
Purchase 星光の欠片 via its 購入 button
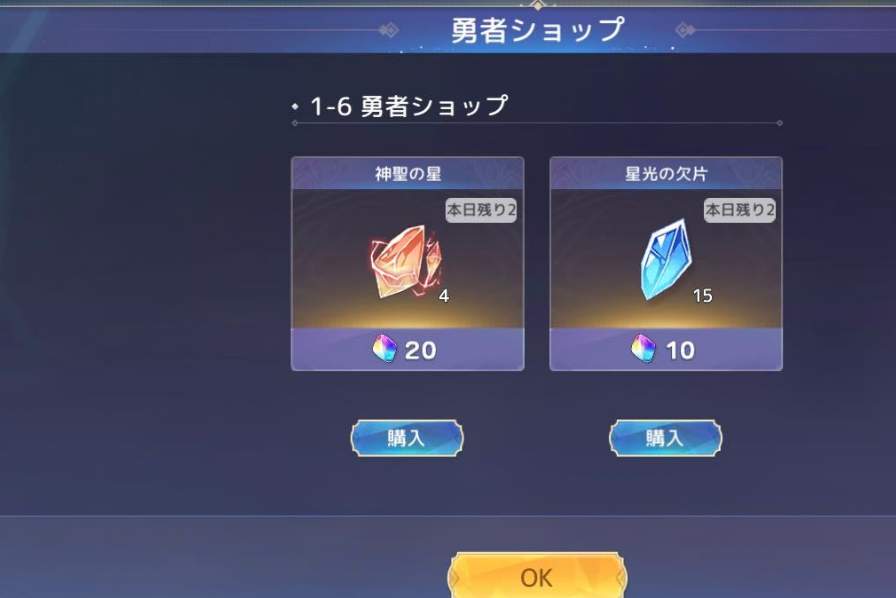point(665,438)
